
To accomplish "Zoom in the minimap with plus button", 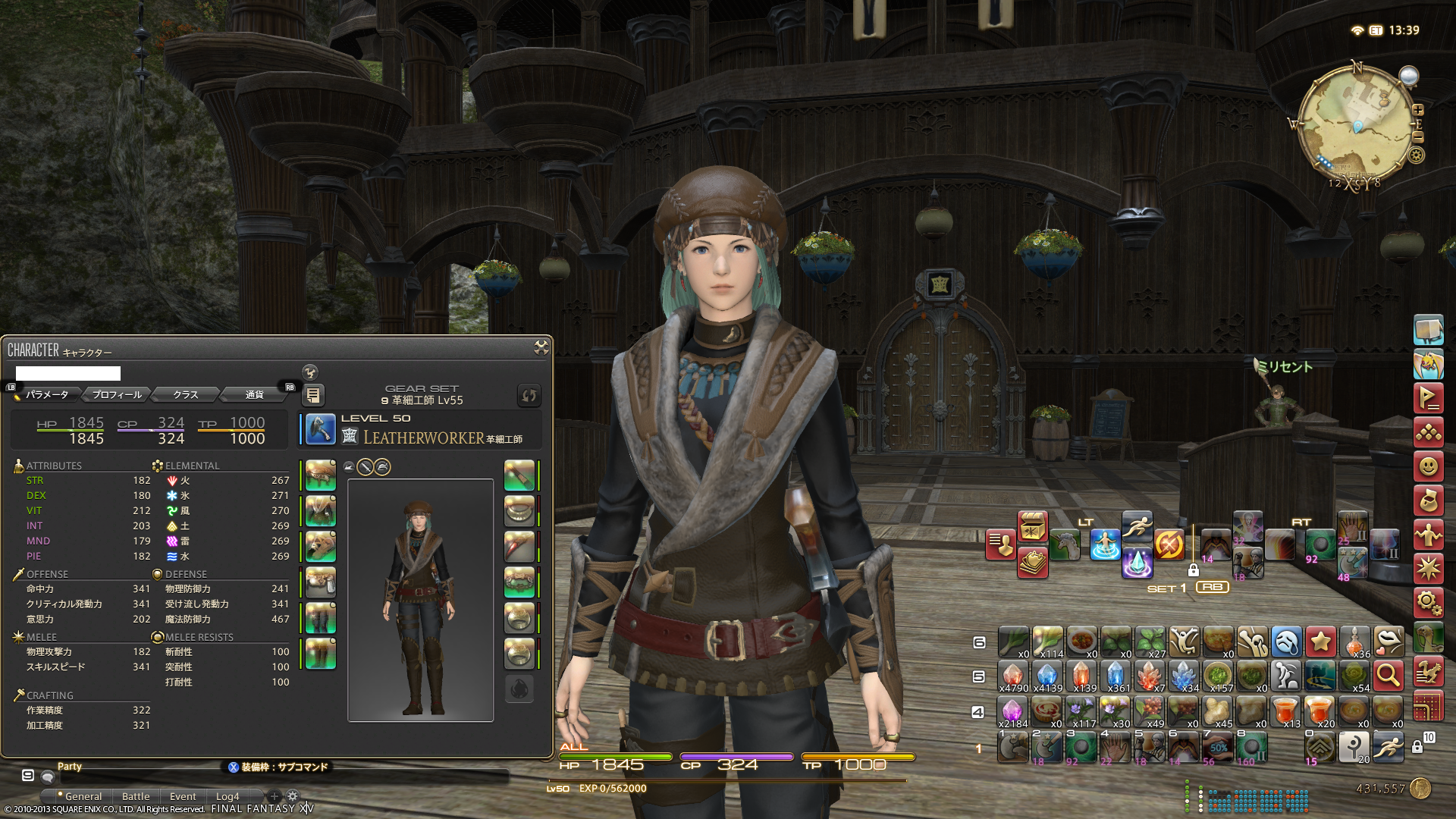I will [x=1418, y=110].
